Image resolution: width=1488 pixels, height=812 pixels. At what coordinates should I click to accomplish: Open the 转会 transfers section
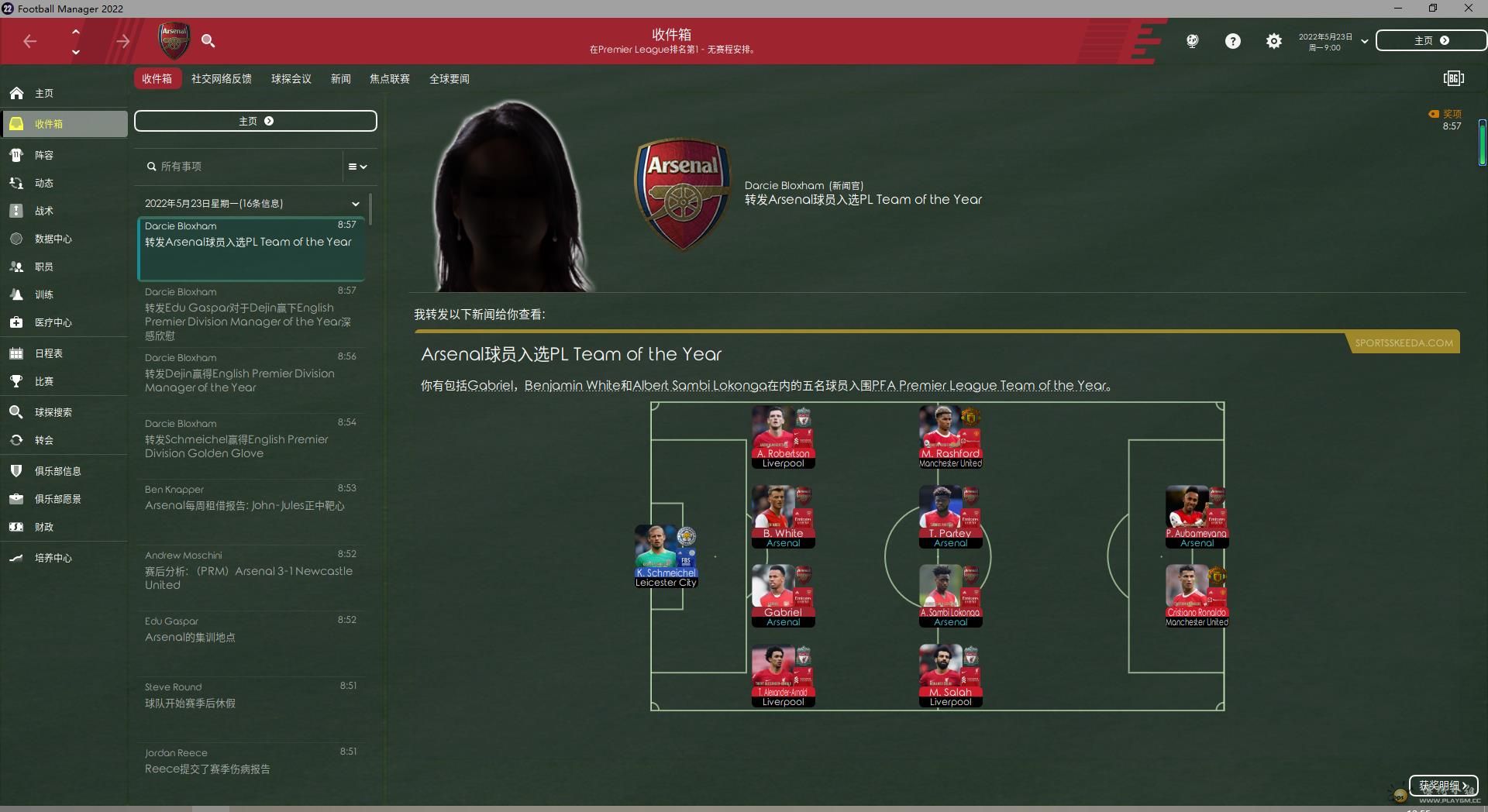(x=44, y=440)
